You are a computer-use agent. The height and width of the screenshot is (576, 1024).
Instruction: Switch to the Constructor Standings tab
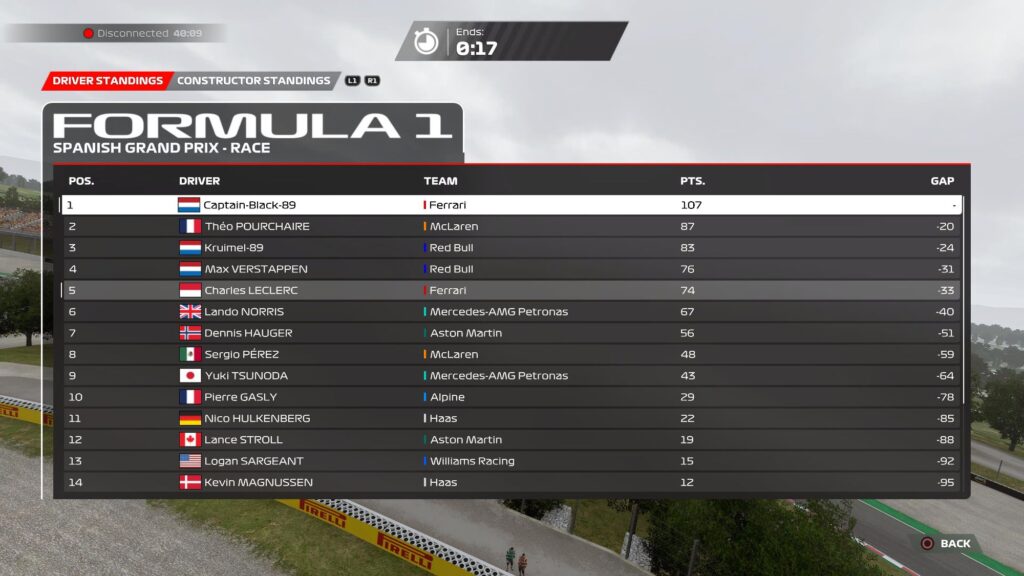click(x=253, y=81)
